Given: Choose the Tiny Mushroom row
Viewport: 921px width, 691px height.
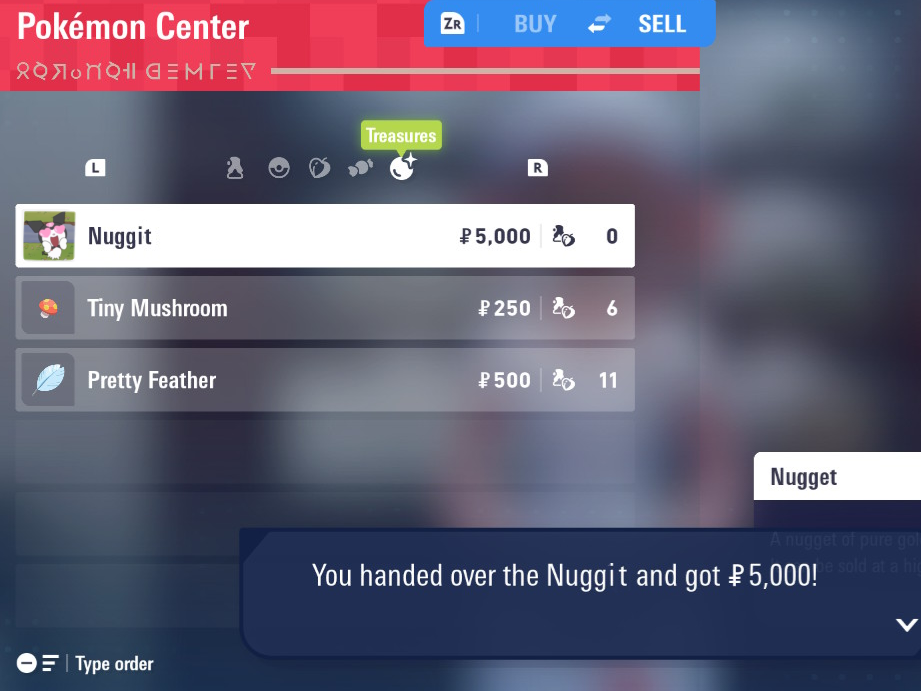Looking at the screenshot, I should 324,308.
